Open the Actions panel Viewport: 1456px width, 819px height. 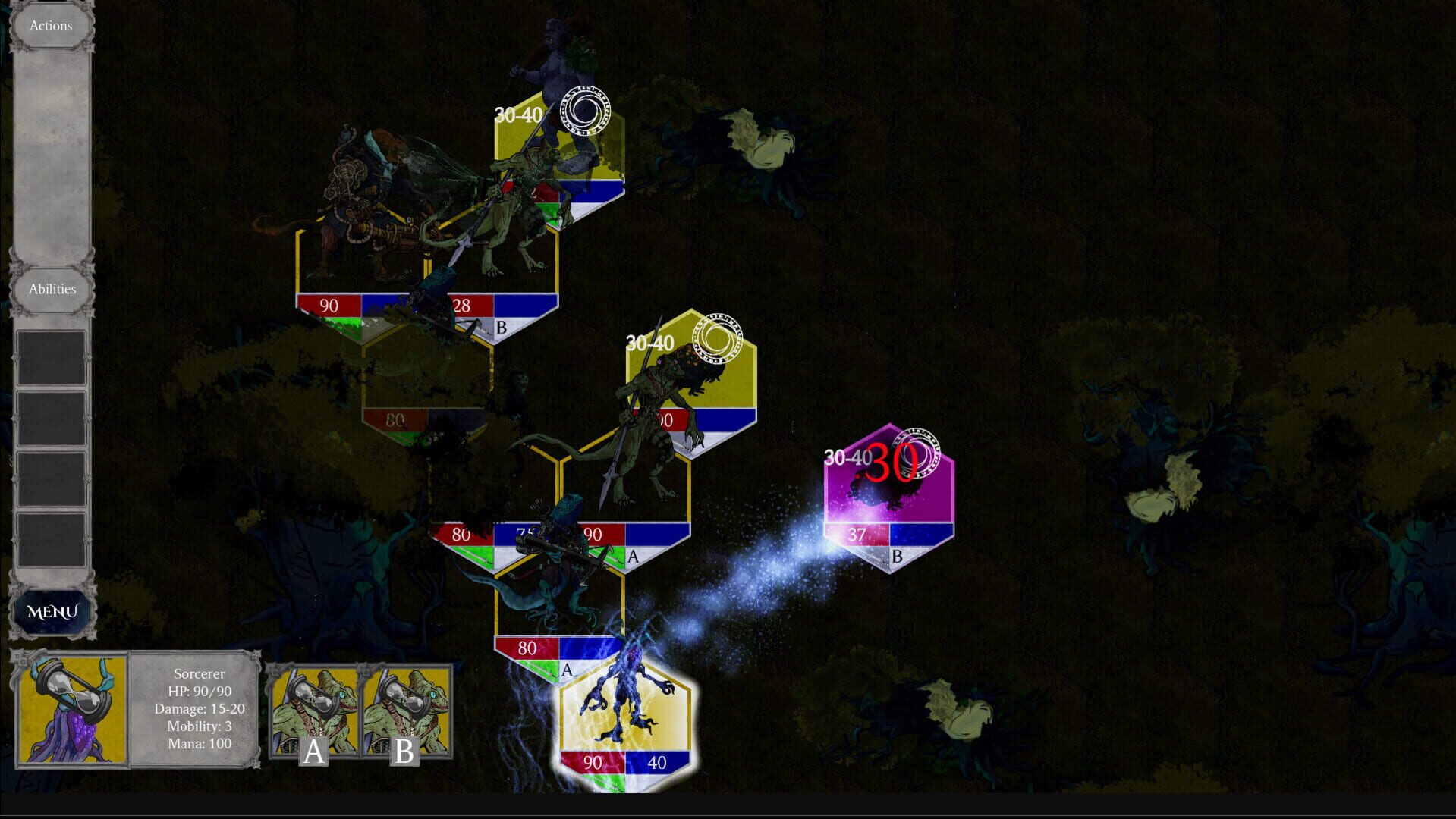coord(50,25)
